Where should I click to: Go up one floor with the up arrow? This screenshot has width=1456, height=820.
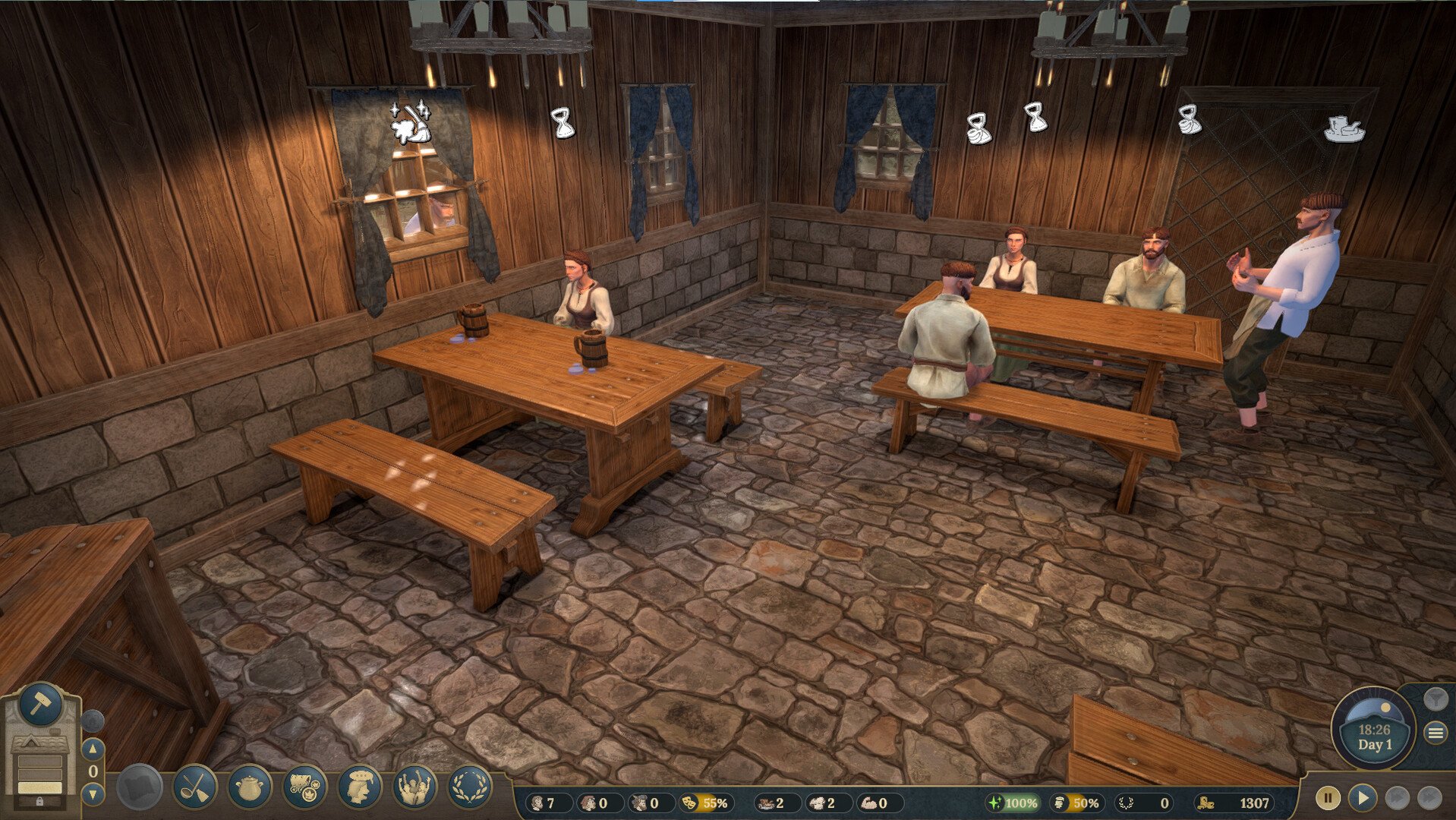coord(93,749)
